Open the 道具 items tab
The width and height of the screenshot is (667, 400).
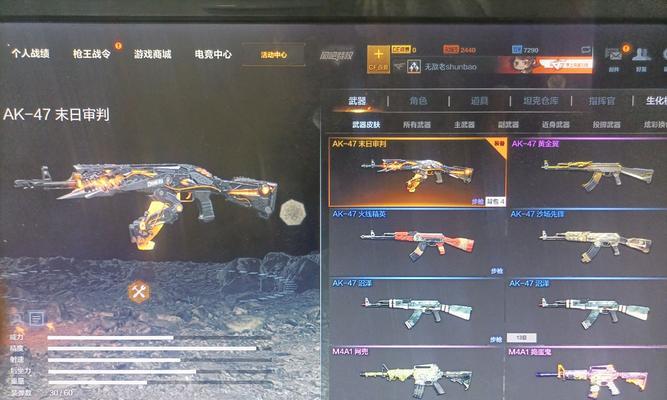(479, 101)
